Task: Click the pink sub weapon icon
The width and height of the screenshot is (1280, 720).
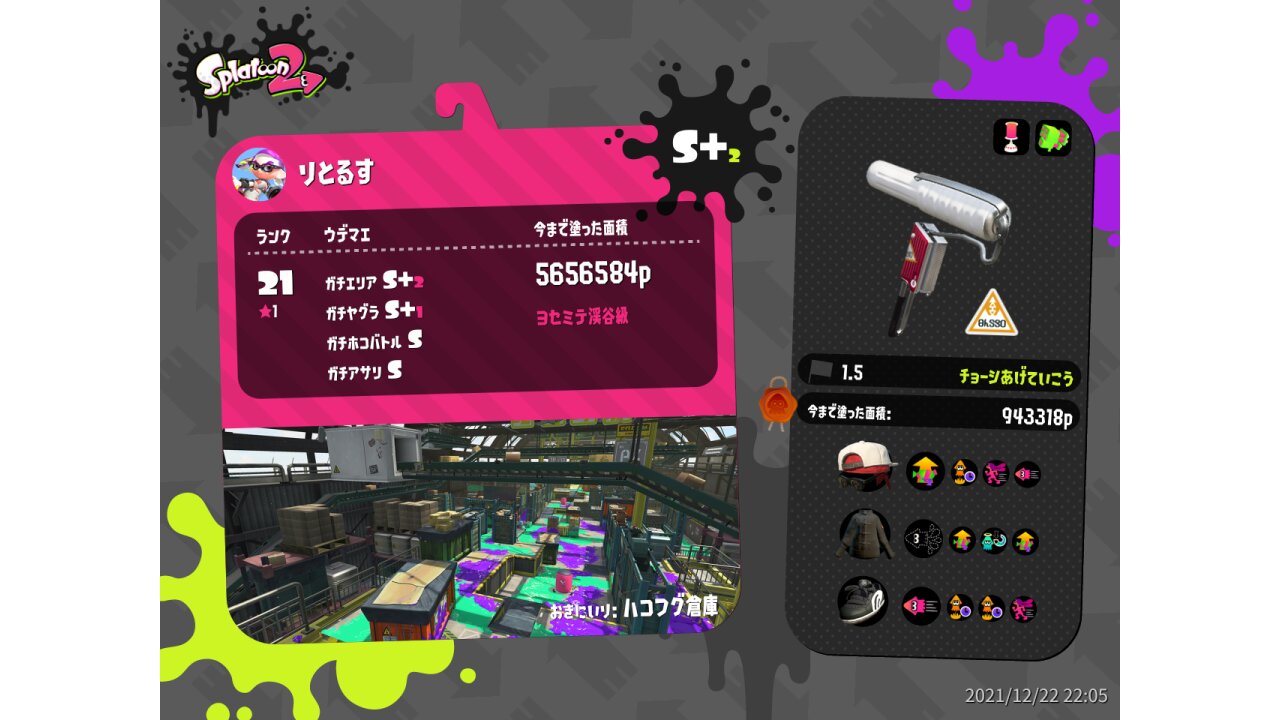Action: pyautogui.click(x=1011, y=138)
